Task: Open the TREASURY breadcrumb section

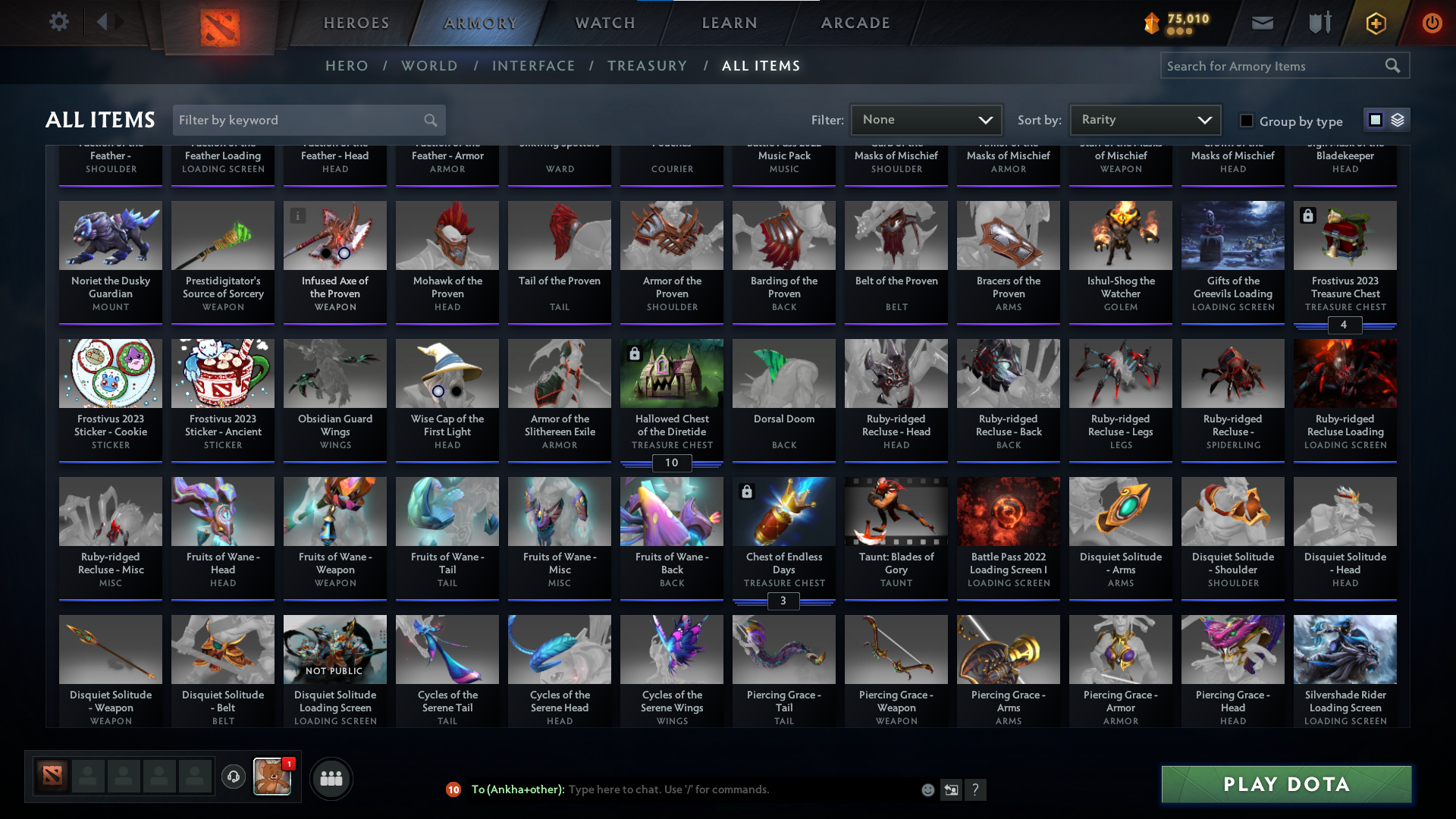Action: click(647, 66)
